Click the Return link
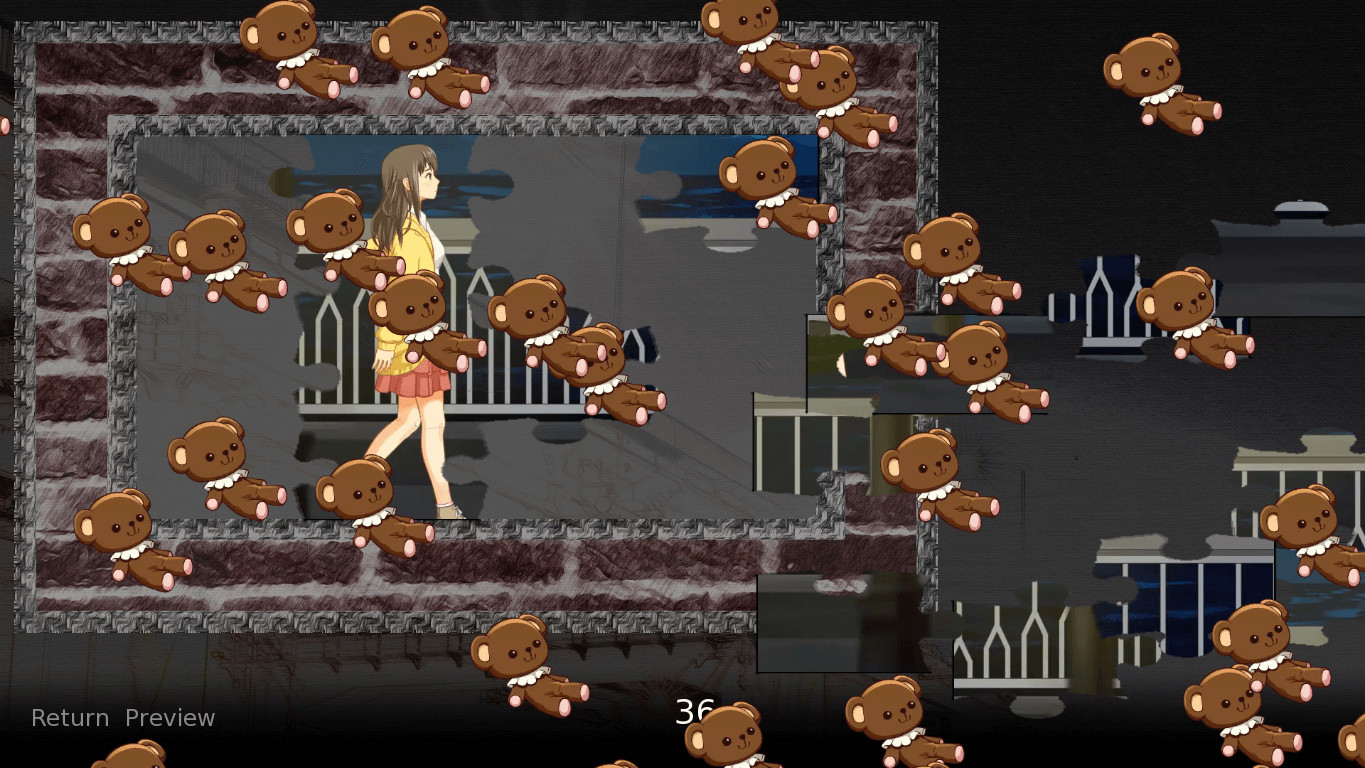 [69, 717]
